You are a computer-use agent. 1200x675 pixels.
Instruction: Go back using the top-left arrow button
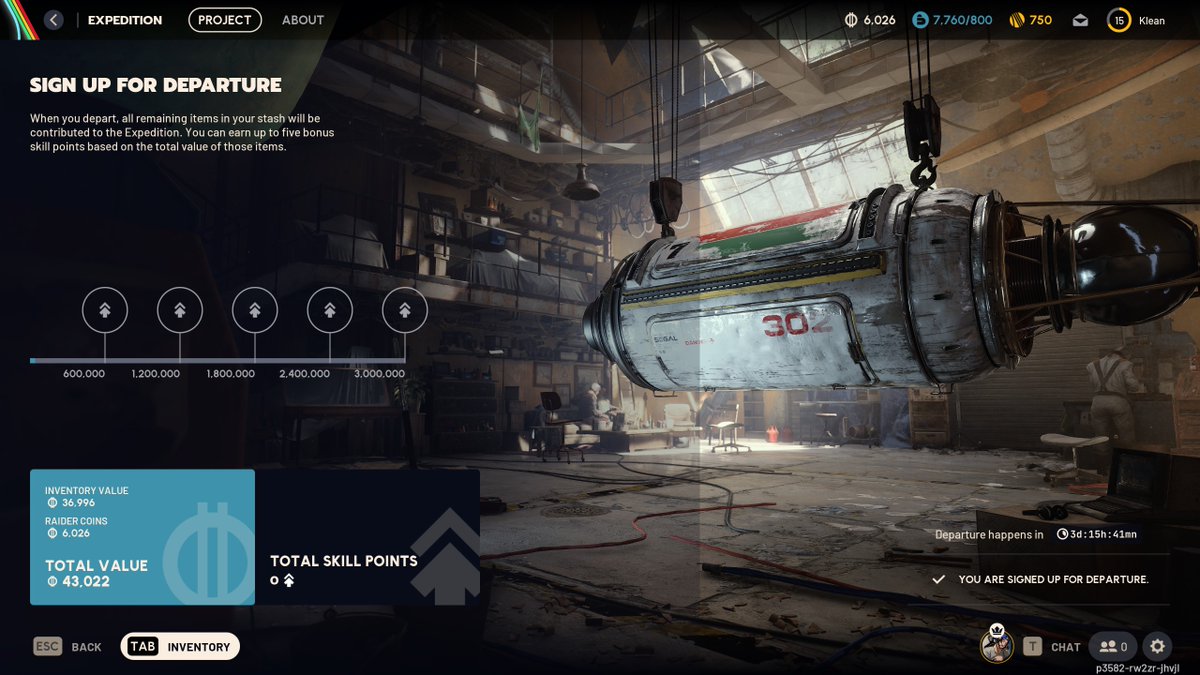[54, 20]
